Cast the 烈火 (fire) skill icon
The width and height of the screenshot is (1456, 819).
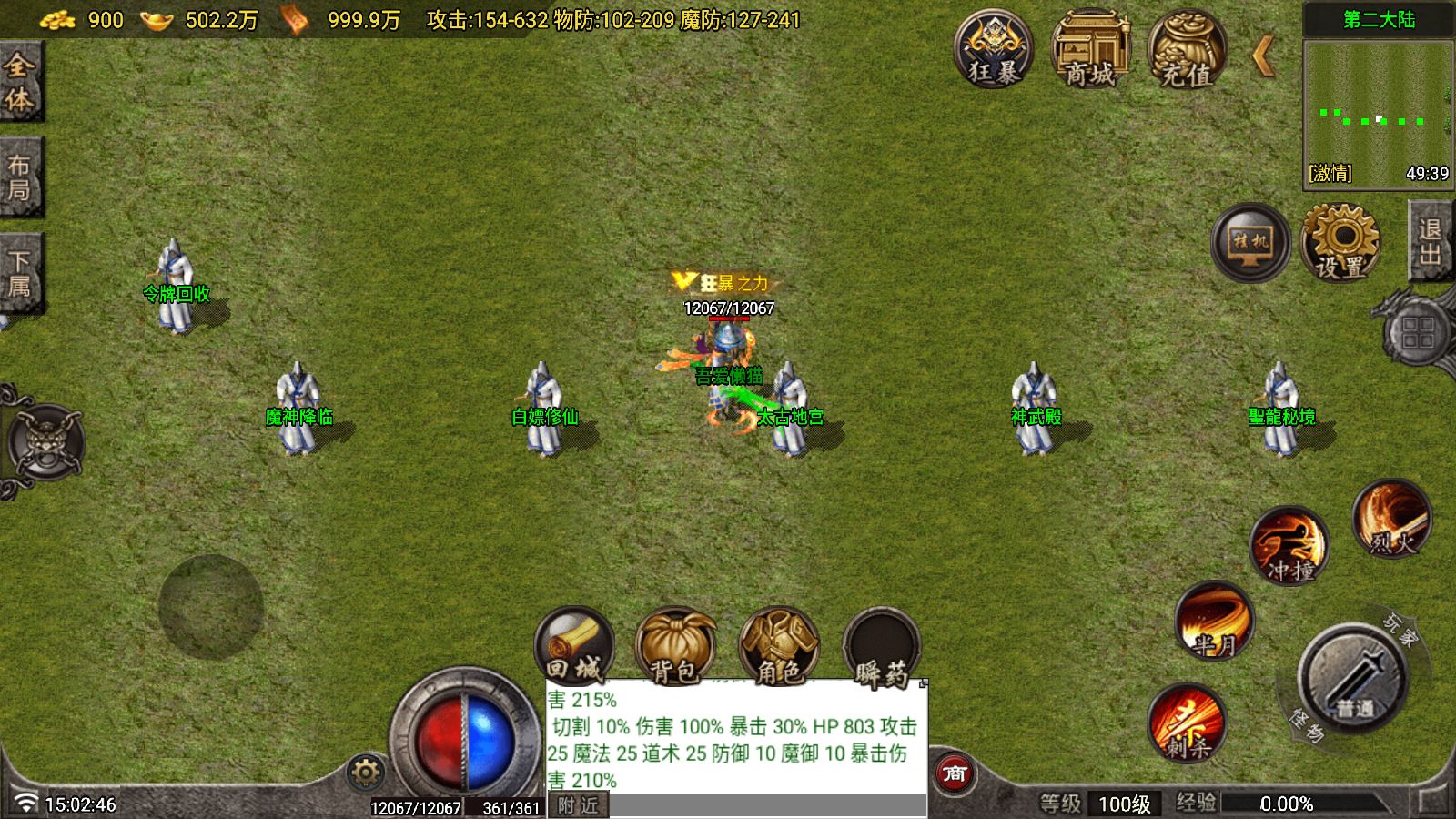pyautogui.click(x=1392, y=519)
